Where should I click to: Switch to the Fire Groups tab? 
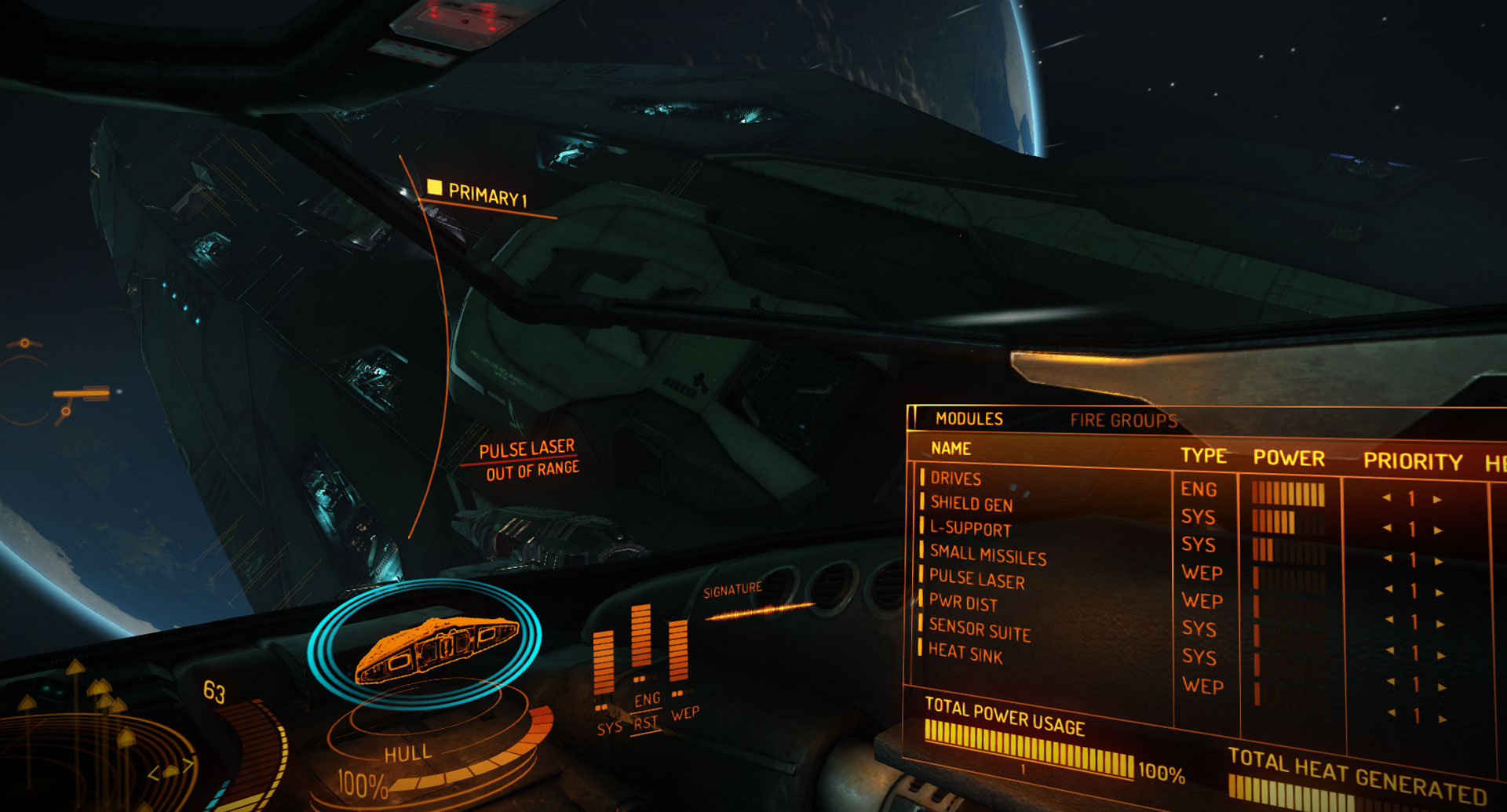click(1122, 421)
